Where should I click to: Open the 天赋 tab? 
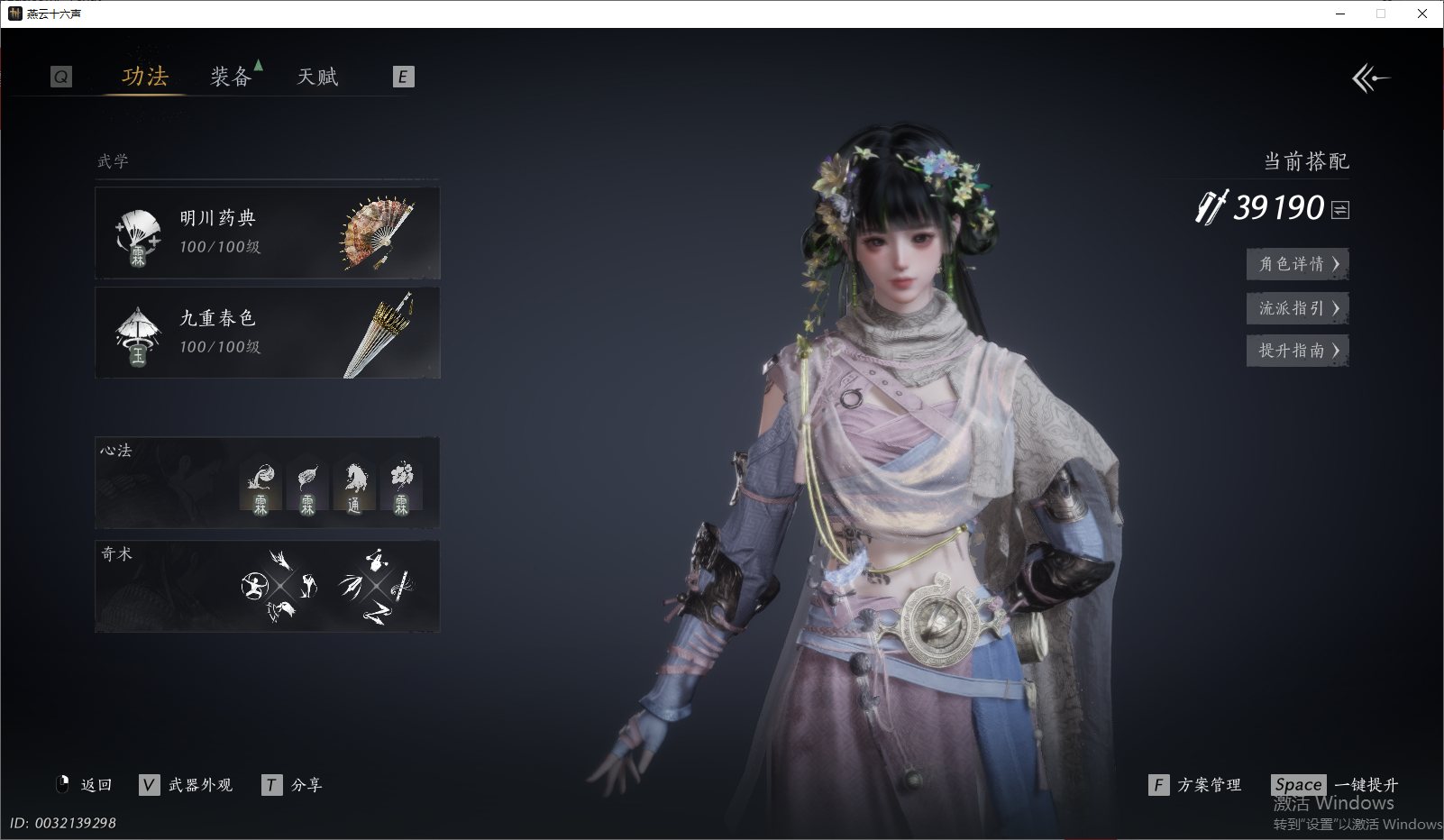click(x=317, y=78)
